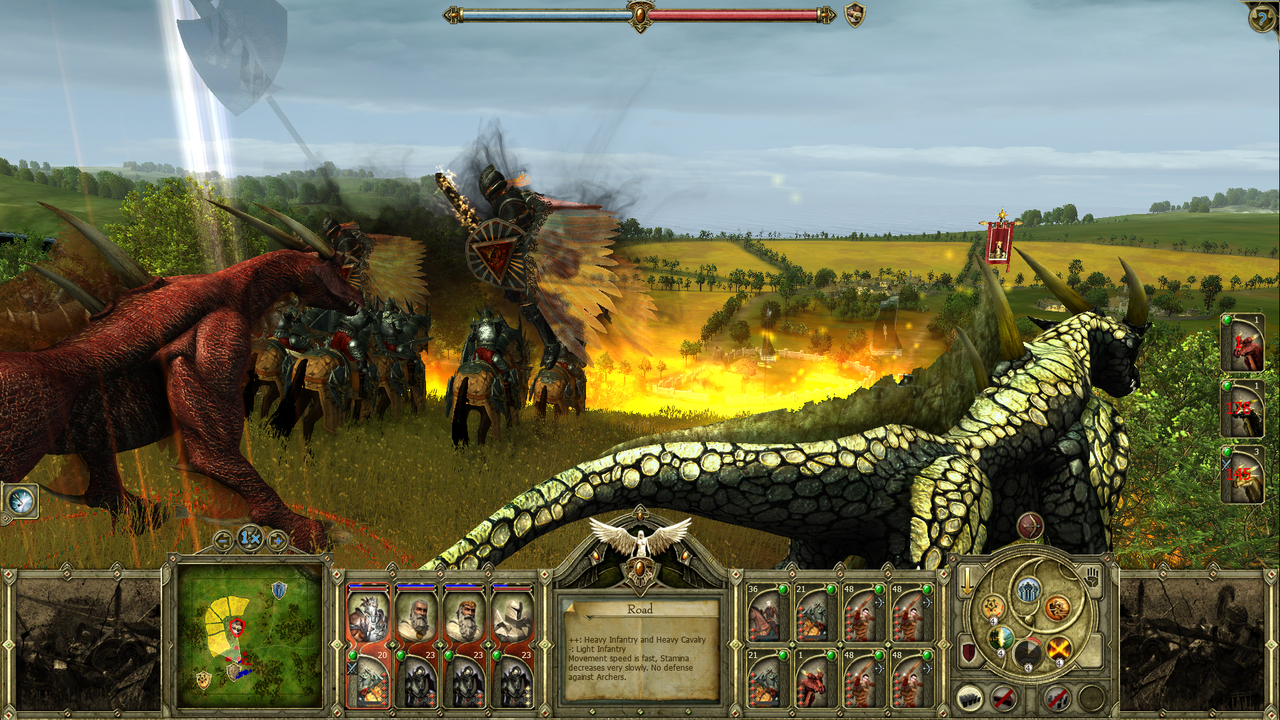Decrease game speed with the minus button
This screenshot has width=1280, height=720.
[223, 540]
